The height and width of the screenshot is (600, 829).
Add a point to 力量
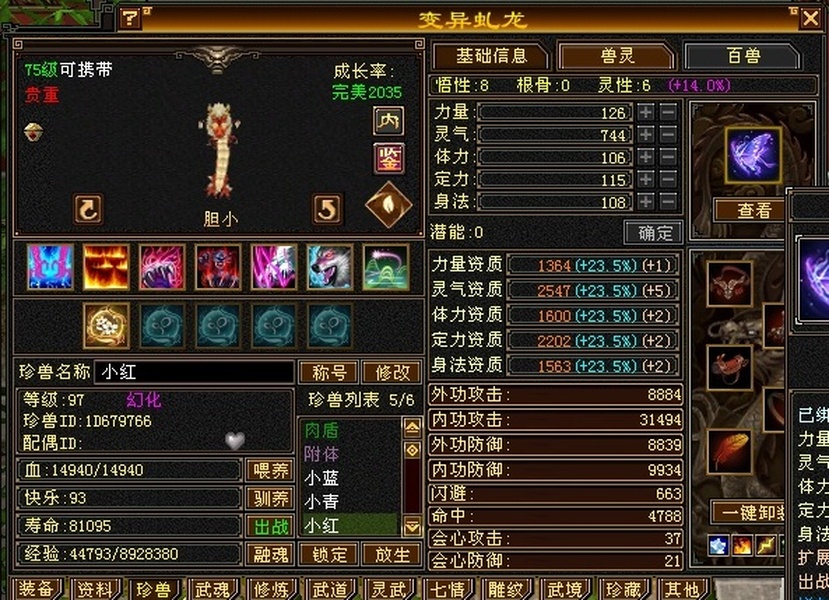click(646, 113)
